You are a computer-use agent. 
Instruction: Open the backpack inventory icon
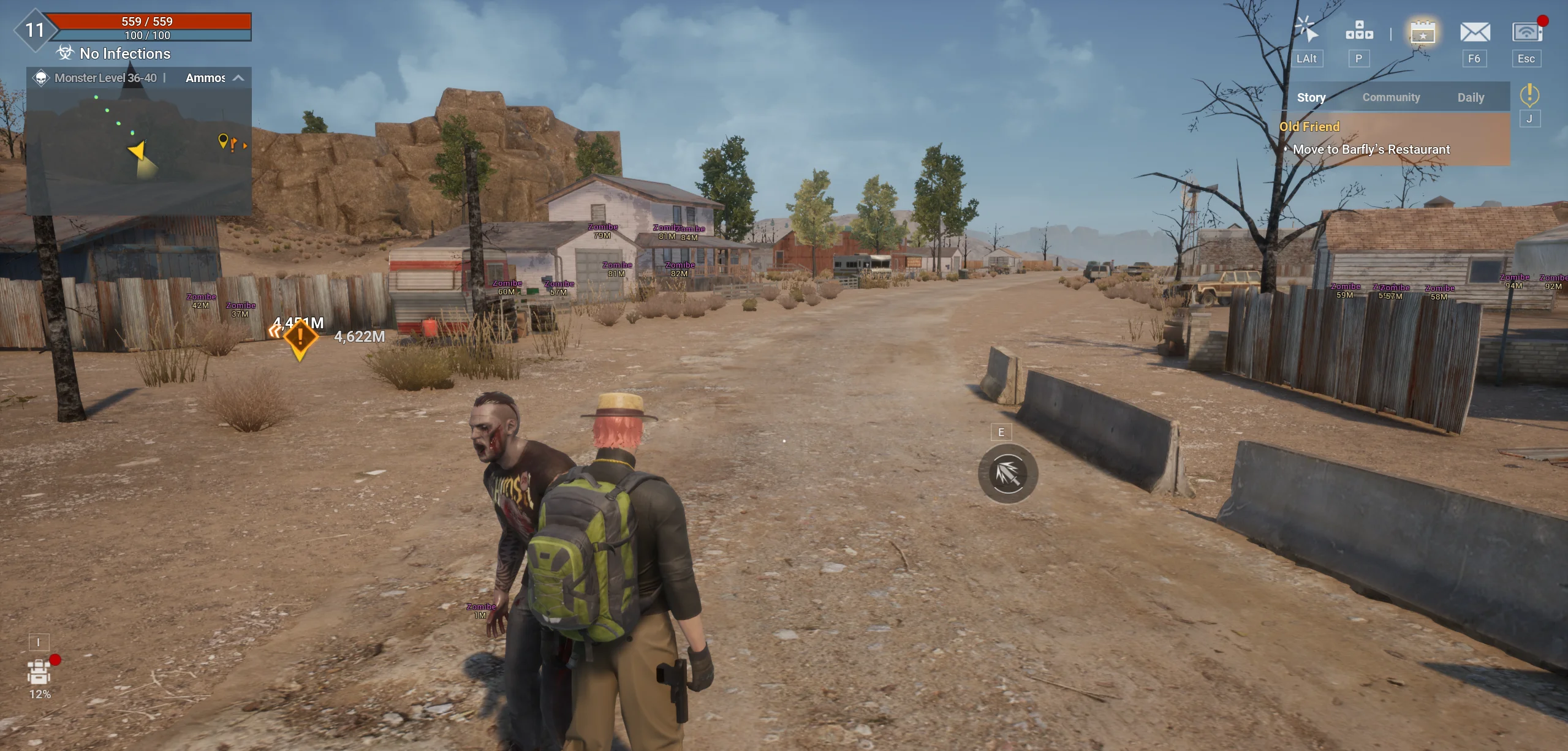pos(39,673)
